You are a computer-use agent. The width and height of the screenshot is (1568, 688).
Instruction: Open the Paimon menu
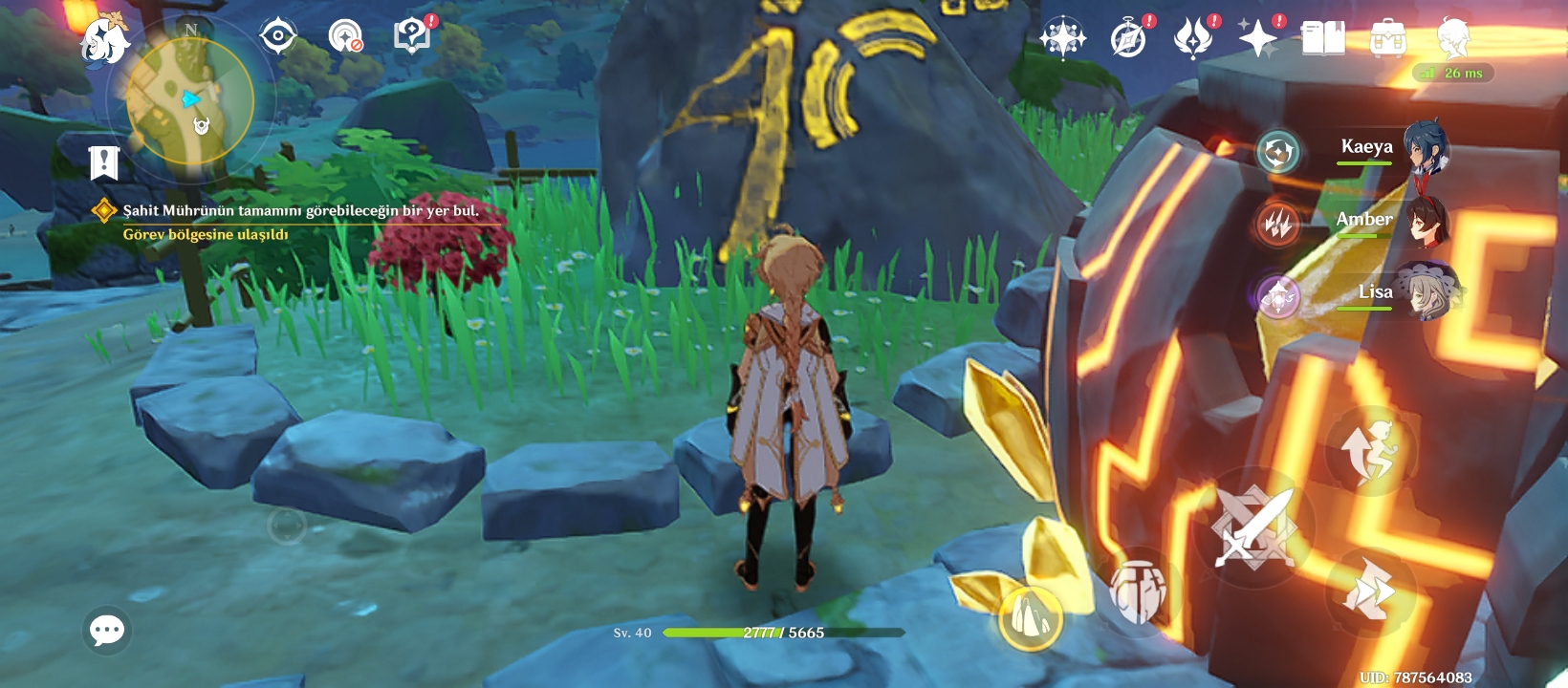tap(104, 40)
